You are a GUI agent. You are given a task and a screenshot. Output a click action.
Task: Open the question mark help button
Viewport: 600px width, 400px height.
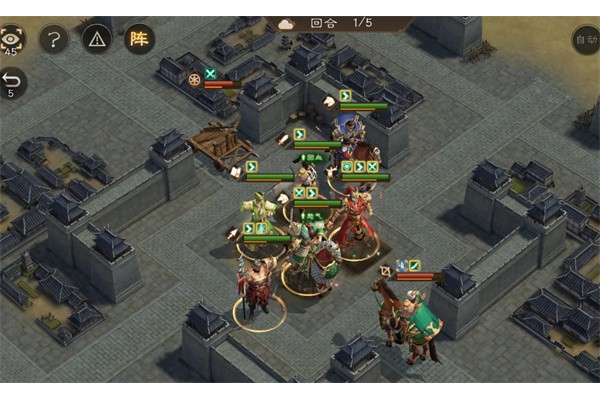(x=53, y=39)
